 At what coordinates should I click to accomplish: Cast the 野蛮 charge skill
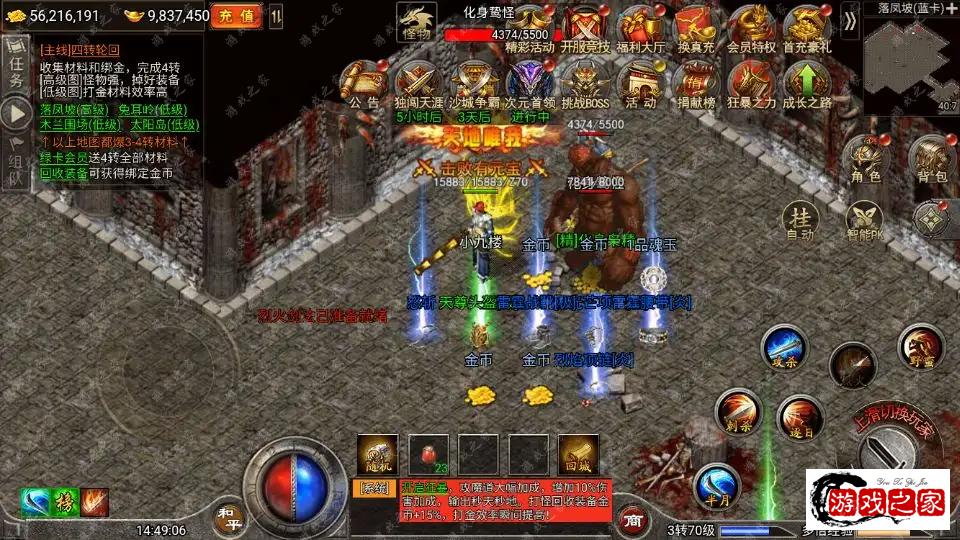[919, 346]
